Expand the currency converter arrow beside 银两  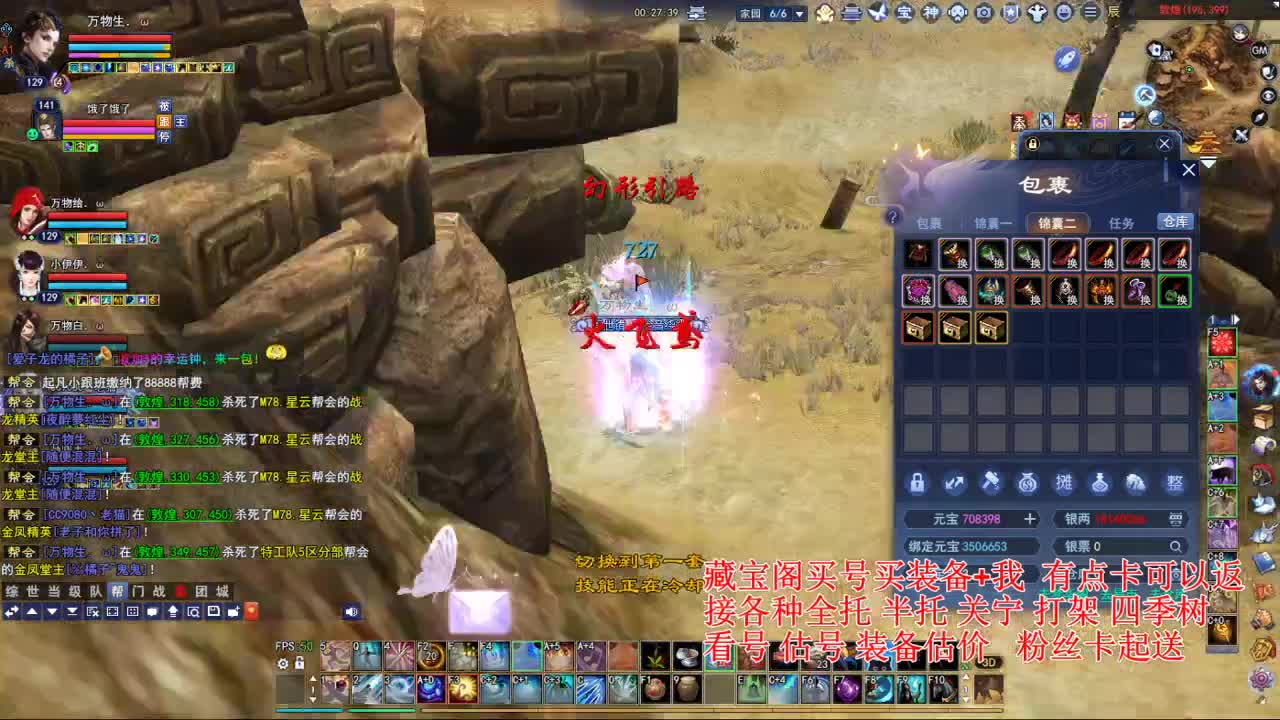coord(1177,518)
